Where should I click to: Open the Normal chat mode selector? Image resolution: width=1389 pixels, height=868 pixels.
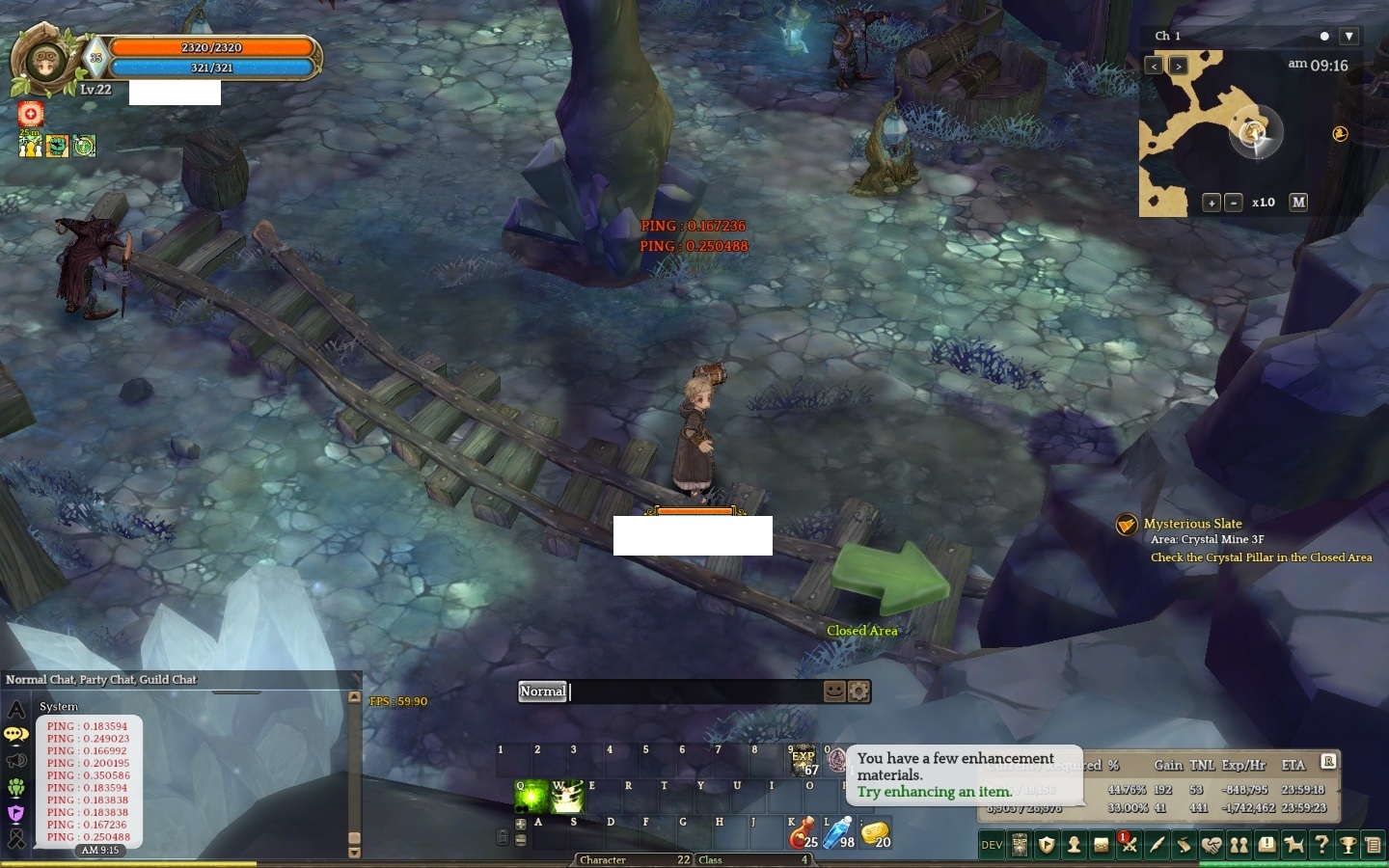(x=543, y=692)
